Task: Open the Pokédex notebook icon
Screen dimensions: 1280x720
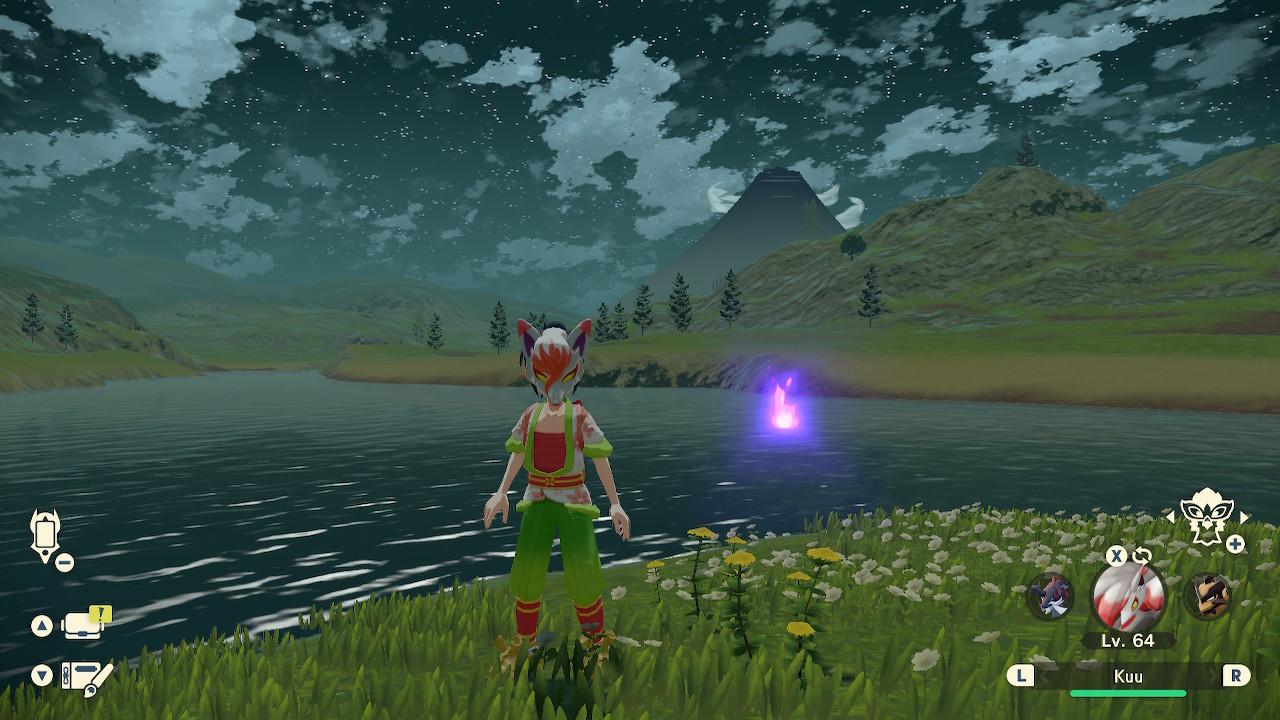Action: pos(86,678)
